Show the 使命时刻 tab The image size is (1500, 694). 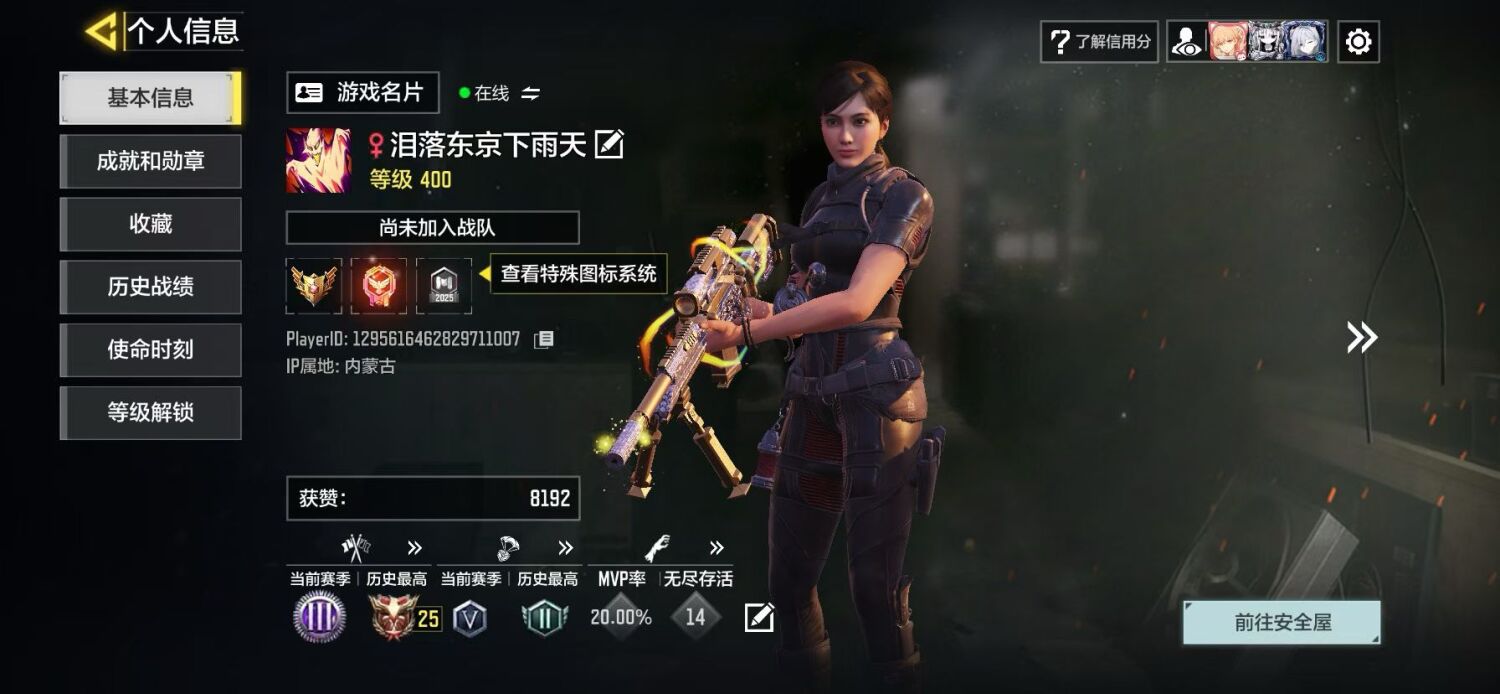[151, 350]
